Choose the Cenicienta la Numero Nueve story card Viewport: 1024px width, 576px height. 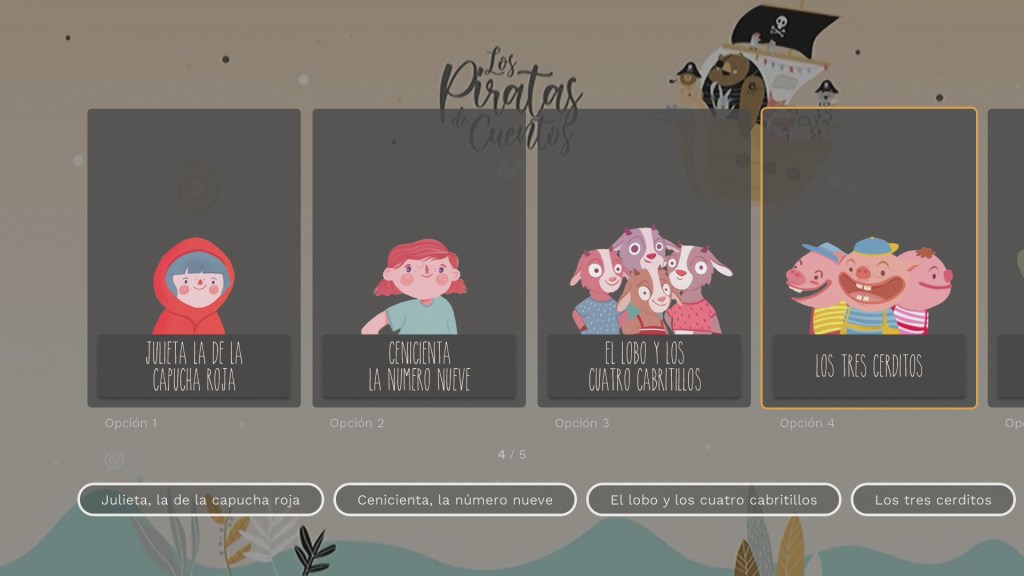(419, 258)
